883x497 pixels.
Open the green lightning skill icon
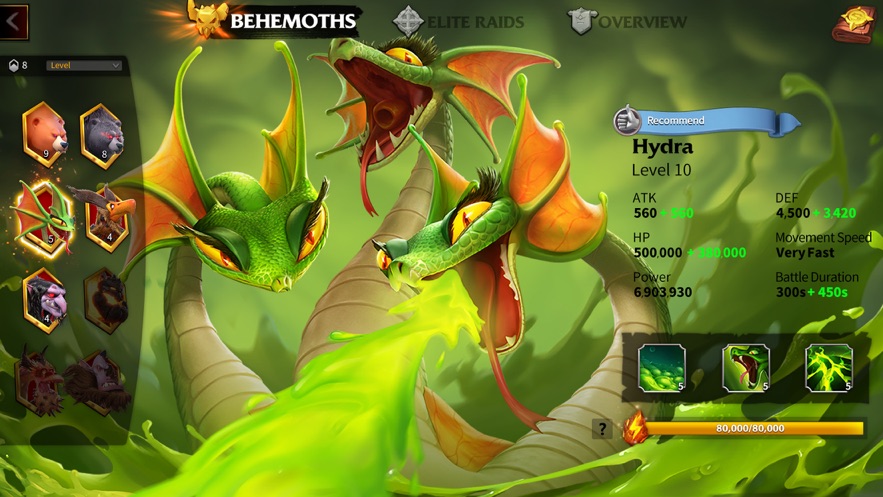pyautogui.click(x=829, y=367)
